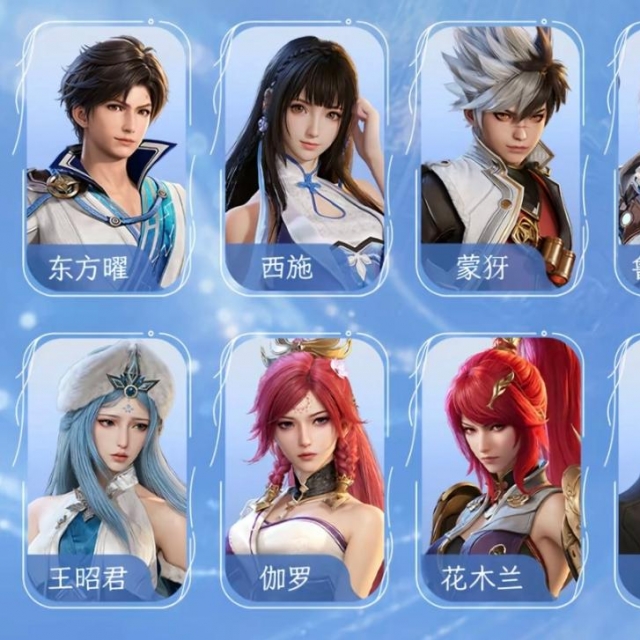Choose the 西施 hero card
Viewport: 640px width, 640px height.
[x=304, y=158]
